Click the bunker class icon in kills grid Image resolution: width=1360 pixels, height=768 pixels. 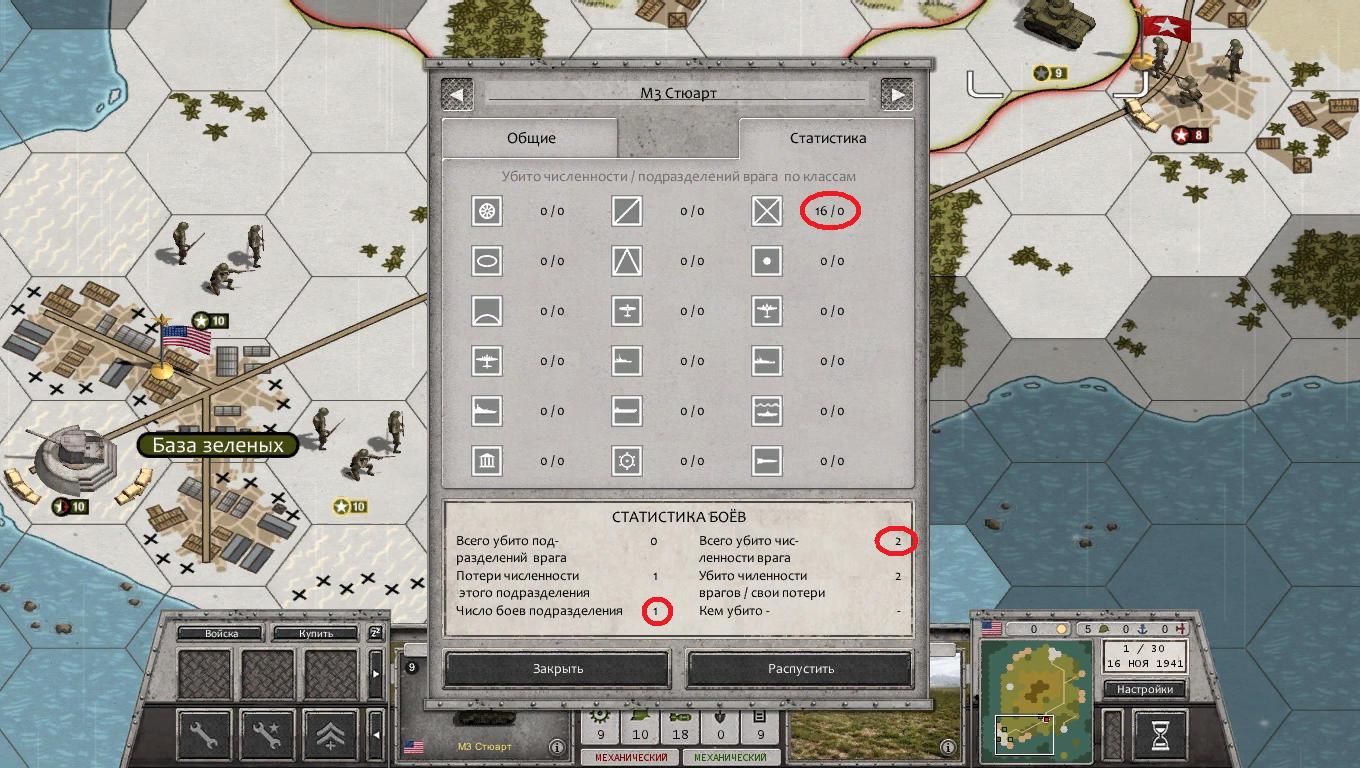click(x=486, y=461)
